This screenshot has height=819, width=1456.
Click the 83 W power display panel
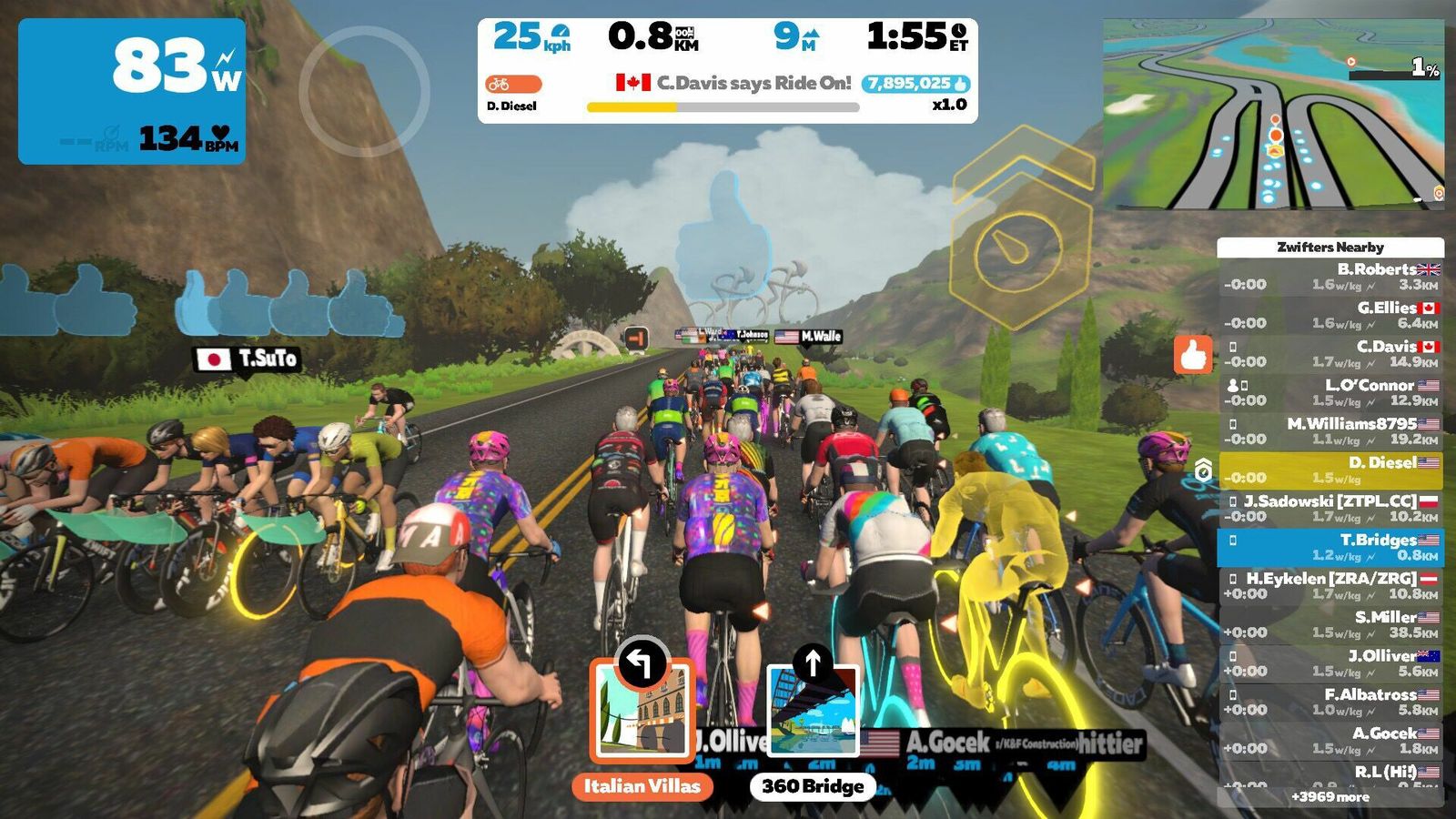[x=132, y=91]
